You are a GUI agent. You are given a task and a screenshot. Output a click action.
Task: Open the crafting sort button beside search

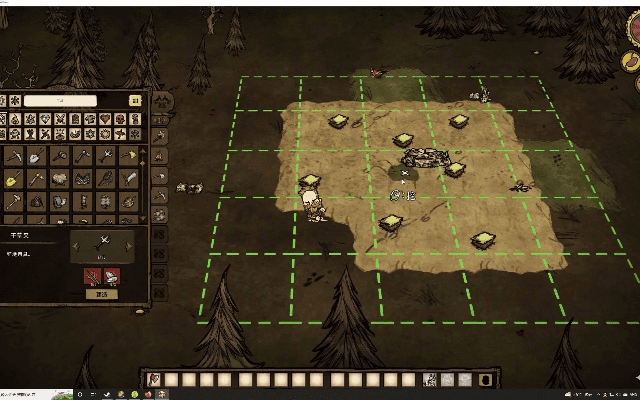pos(135,100)
